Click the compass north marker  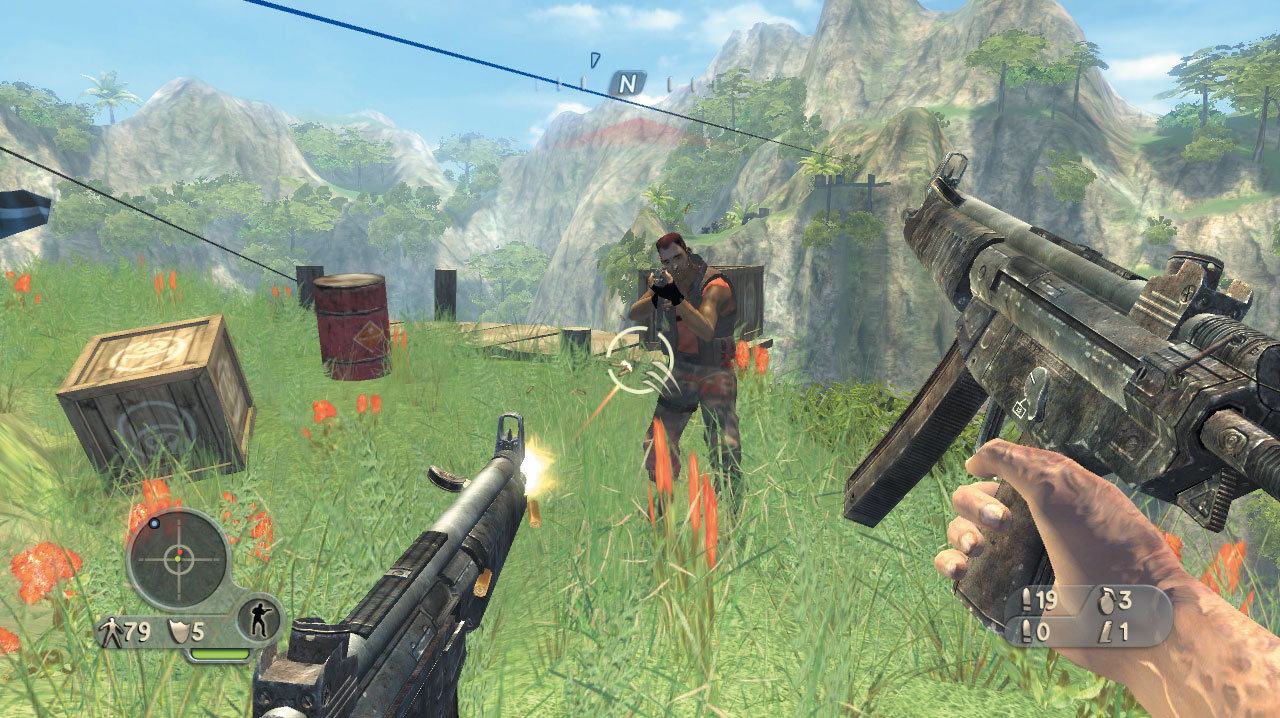pos(627,84)
